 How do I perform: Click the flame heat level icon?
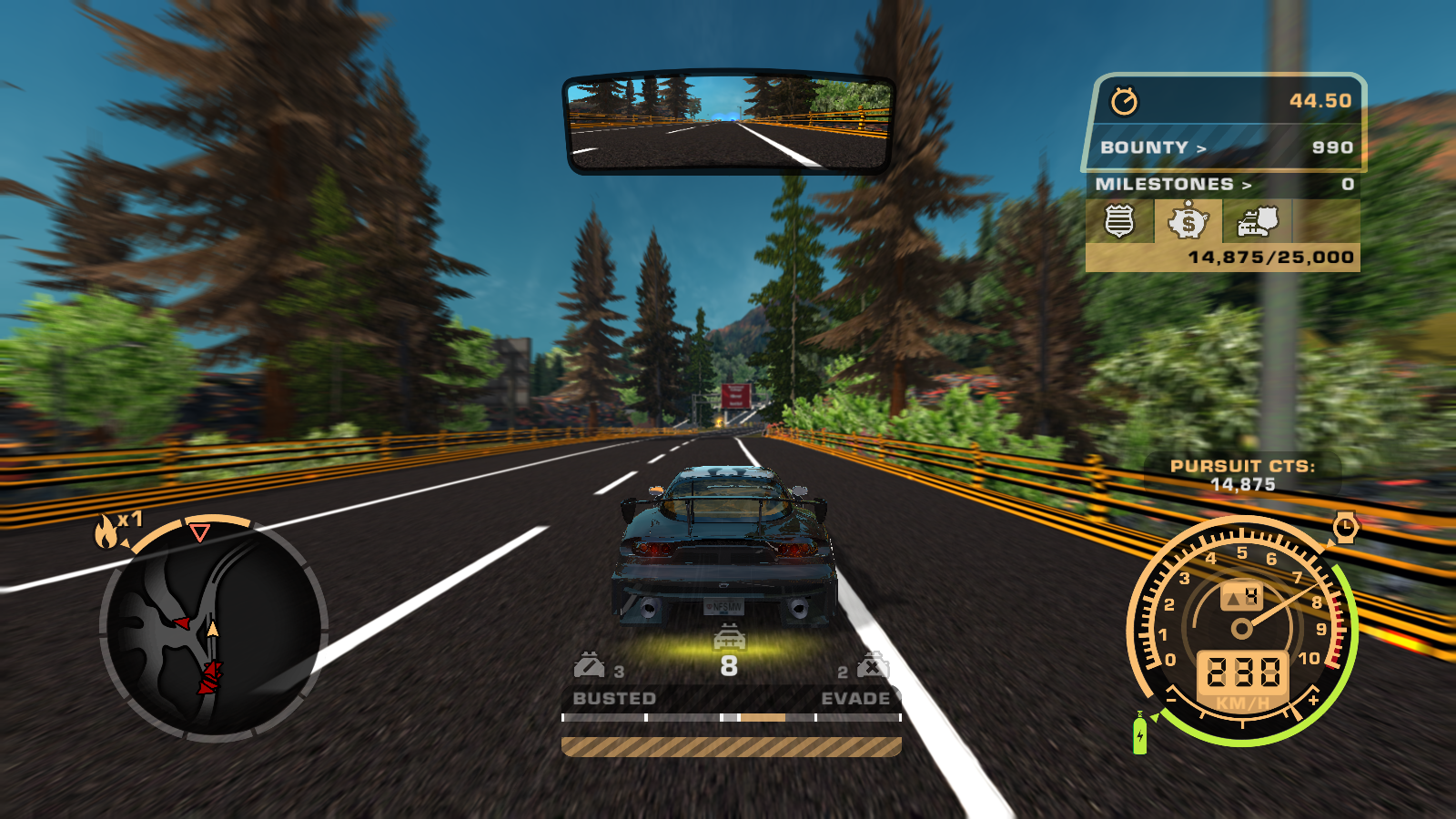(x=107, y=531)
